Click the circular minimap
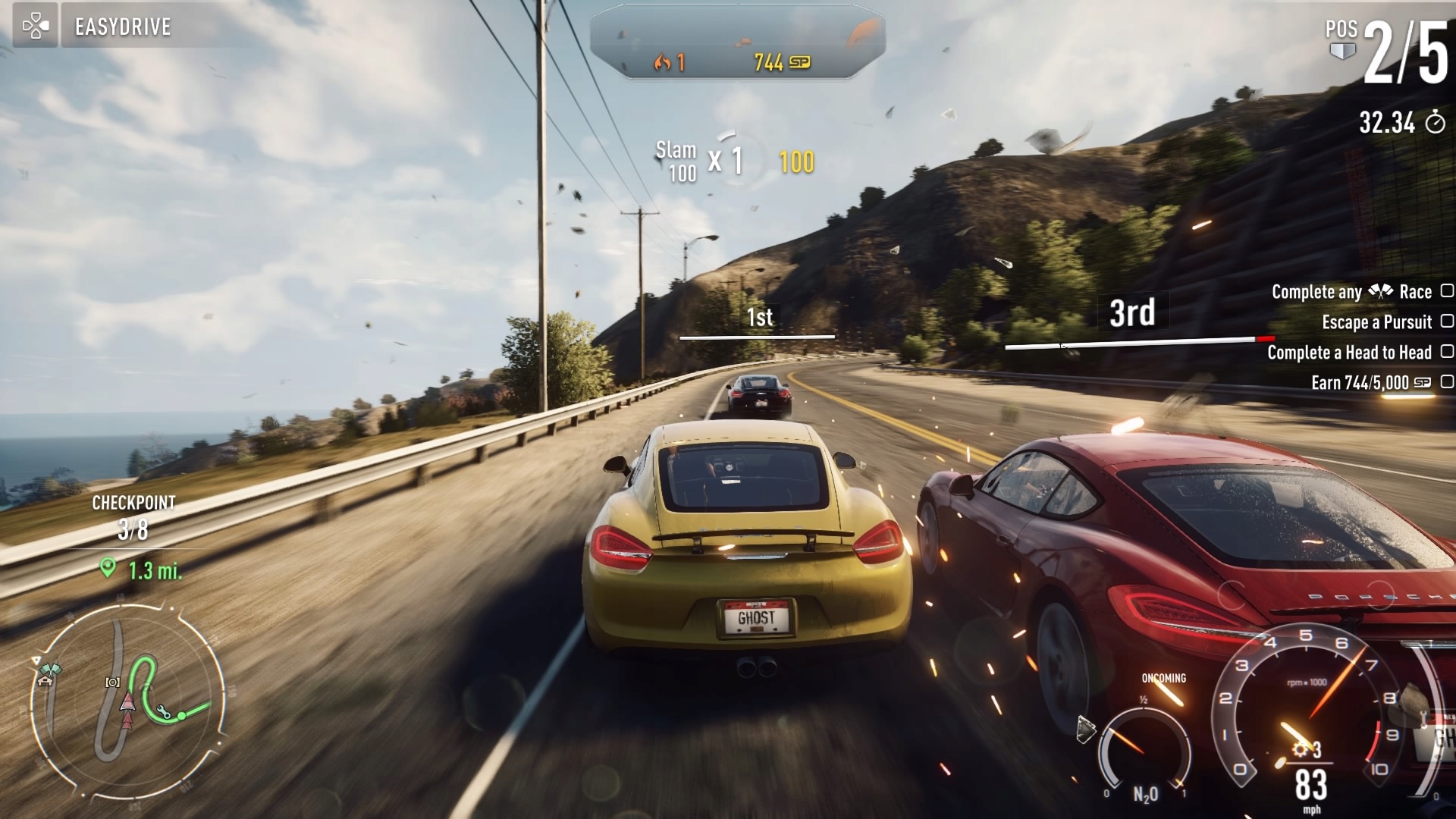 pos(129,698)
